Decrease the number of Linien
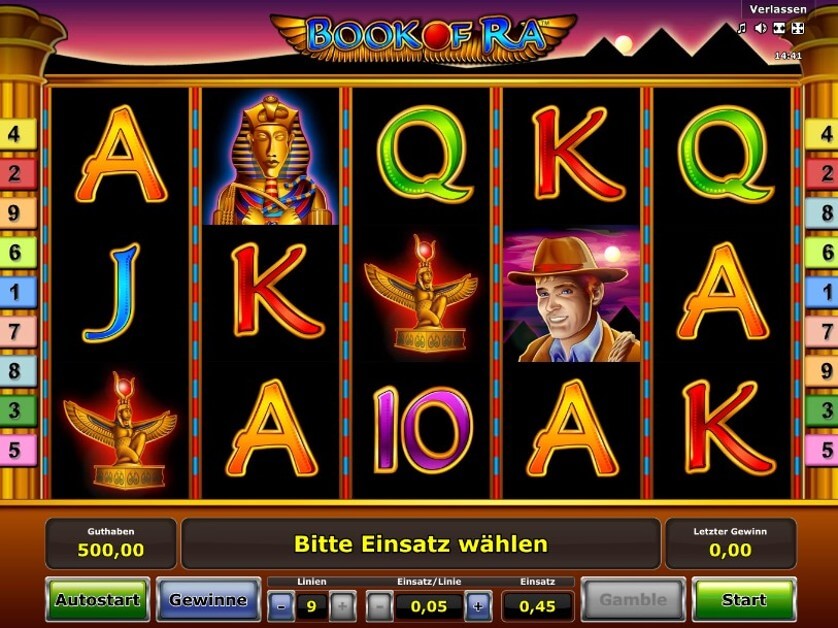The height and width of the screenshot is (628, 838). coord(282,606)
